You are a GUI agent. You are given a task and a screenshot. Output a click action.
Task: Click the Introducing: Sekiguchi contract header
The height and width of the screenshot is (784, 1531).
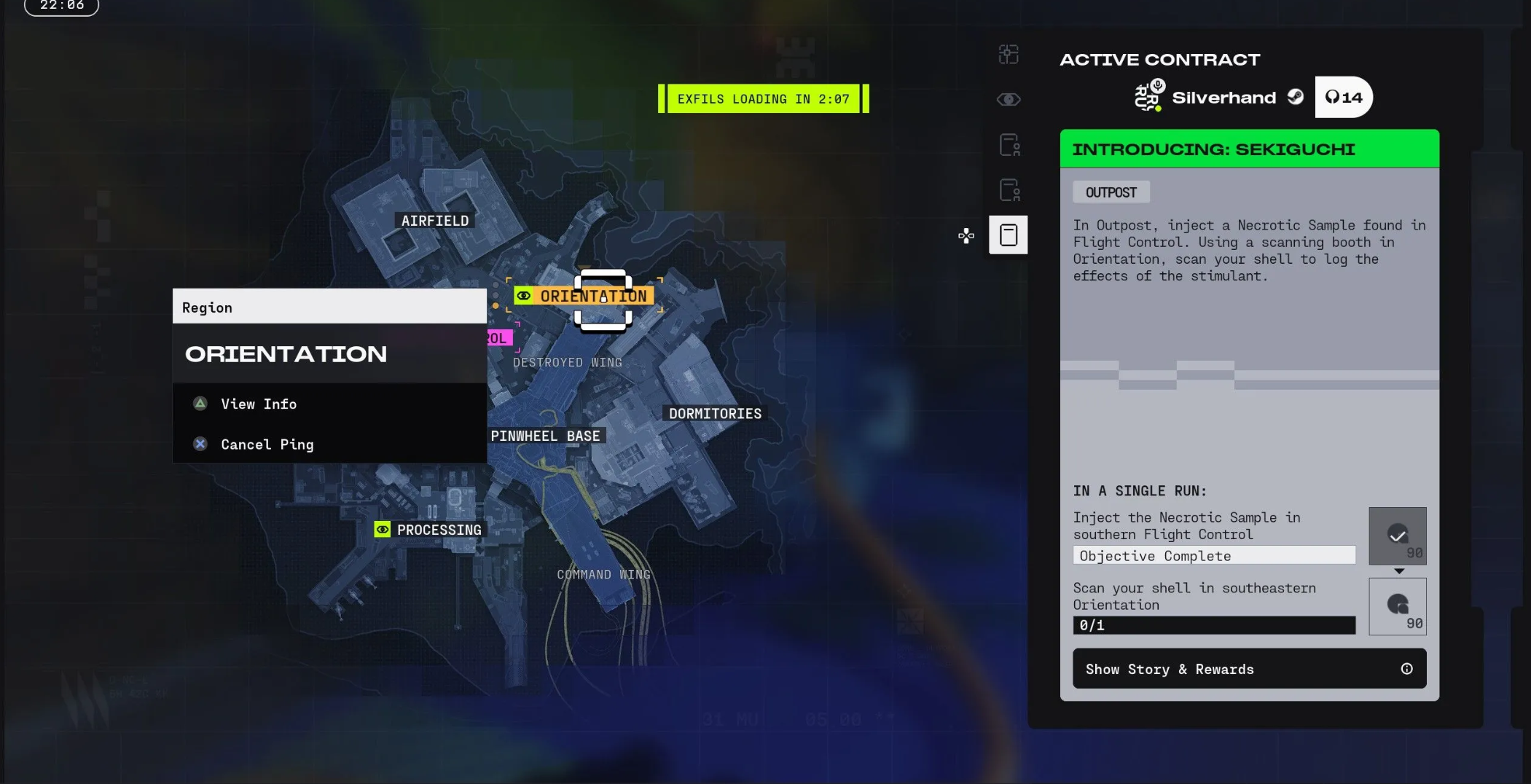tap(1249, 149)
